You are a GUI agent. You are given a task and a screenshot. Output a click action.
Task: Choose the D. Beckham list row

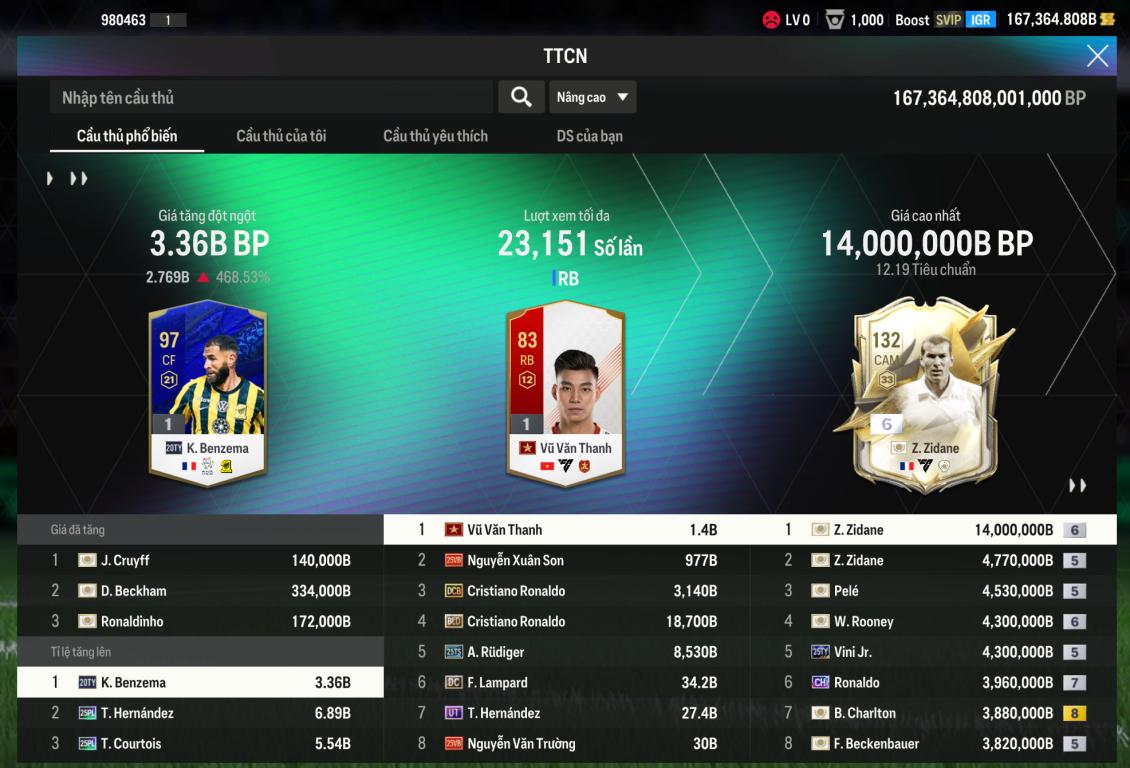(200, 591)
